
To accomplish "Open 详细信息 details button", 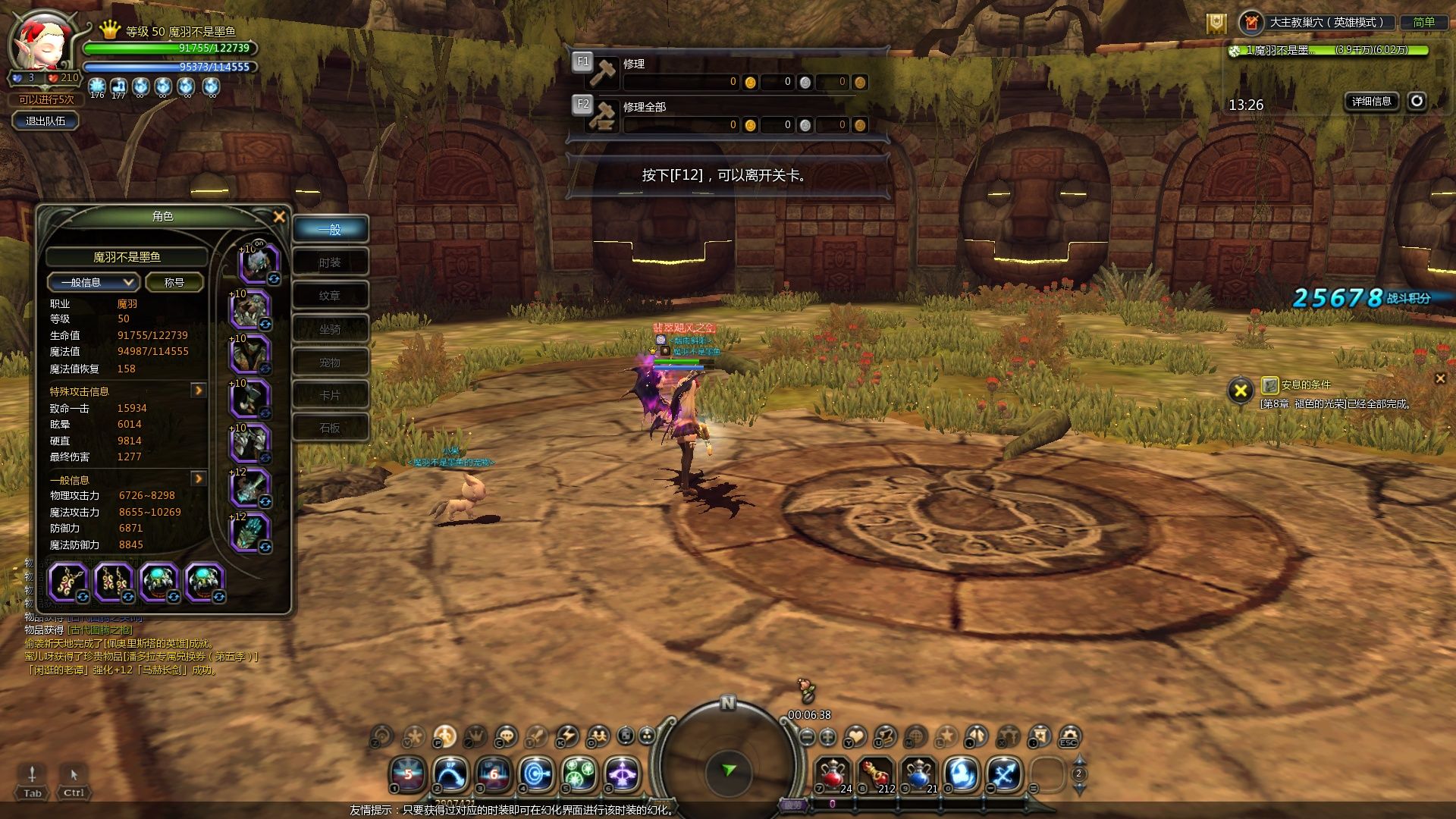I will tap(1371, 101).
